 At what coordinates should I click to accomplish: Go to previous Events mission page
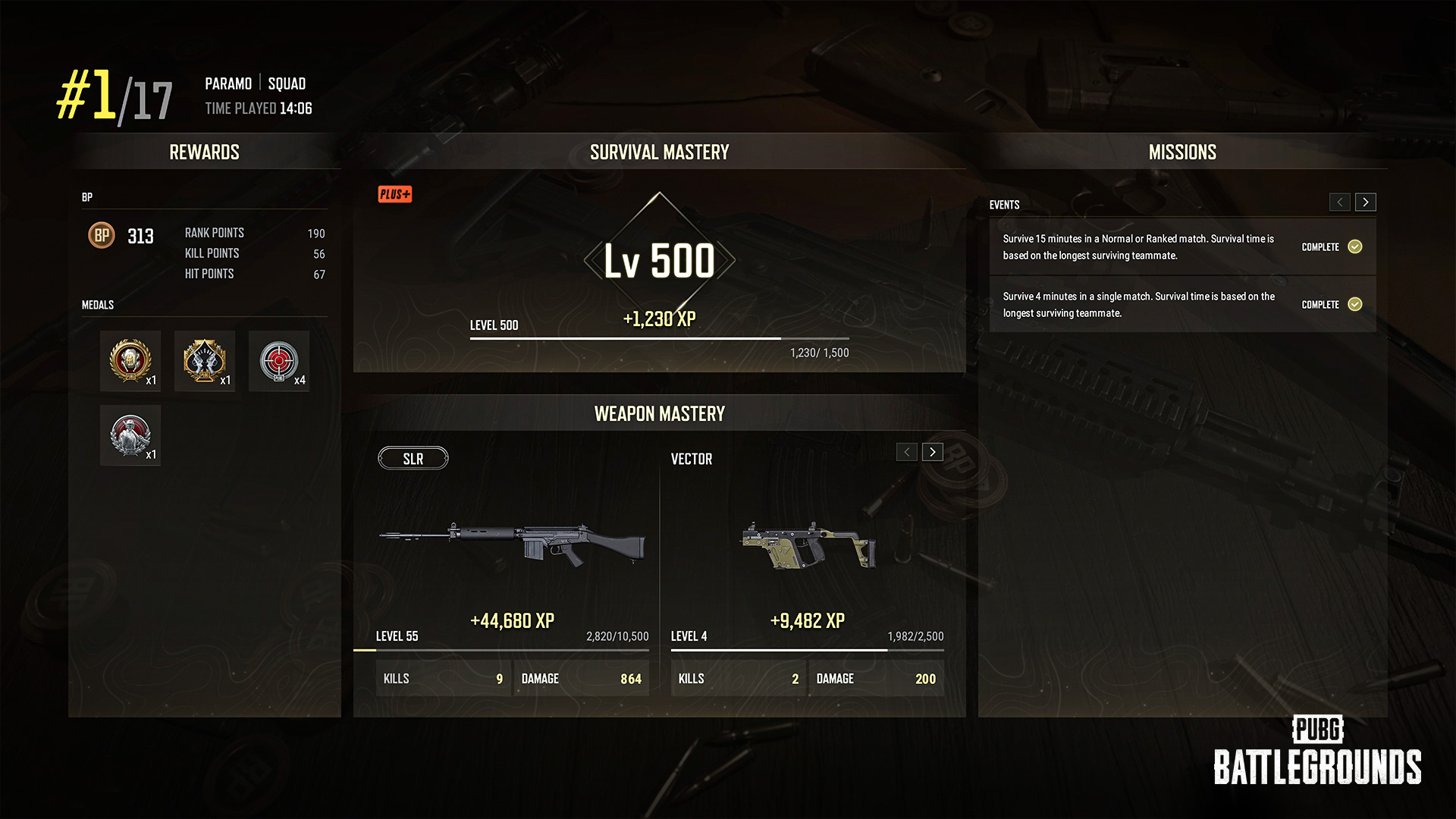[1339, 202]
